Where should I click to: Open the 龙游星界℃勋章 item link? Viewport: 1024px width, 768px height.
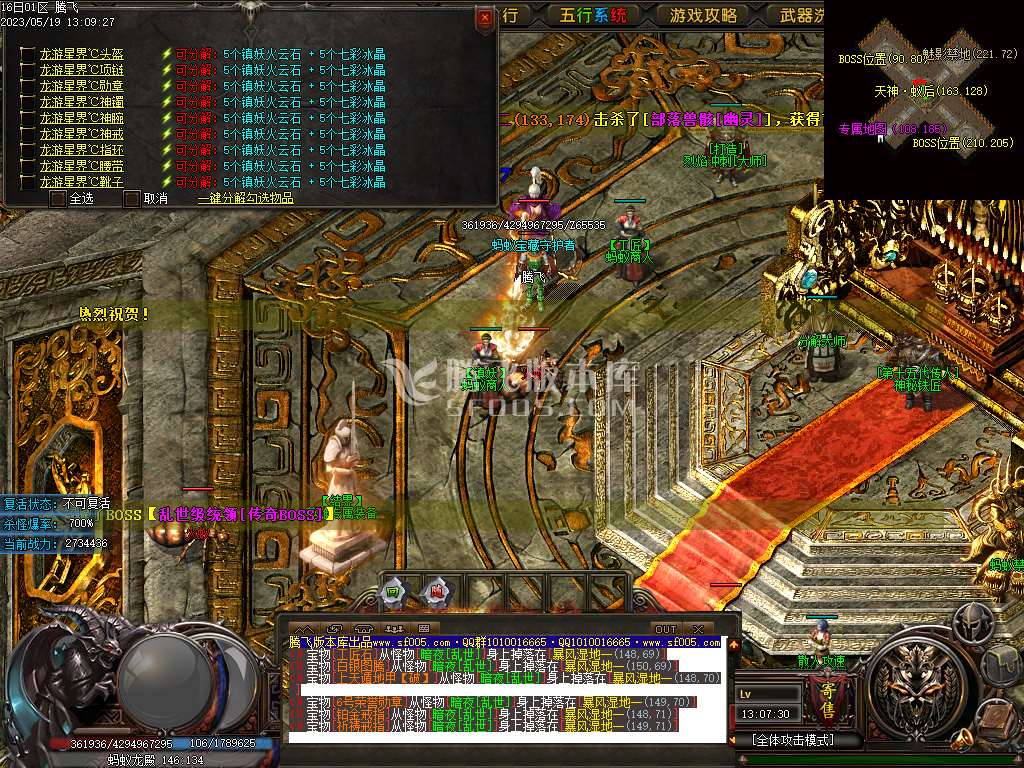click(81, 86)
